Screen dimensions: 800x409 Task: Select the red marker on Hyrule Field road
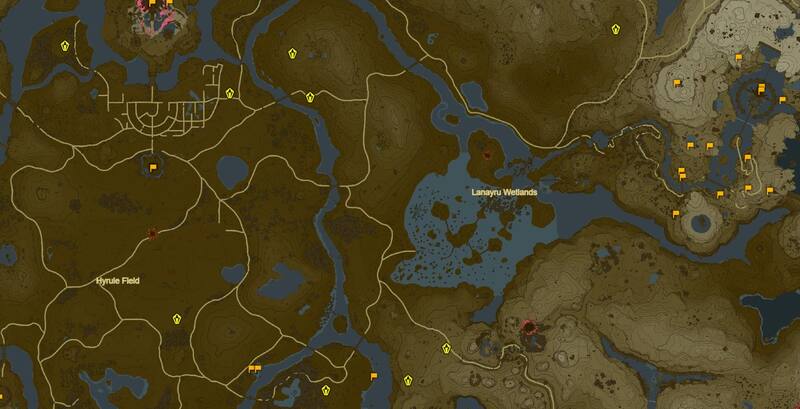coord(152,234)
